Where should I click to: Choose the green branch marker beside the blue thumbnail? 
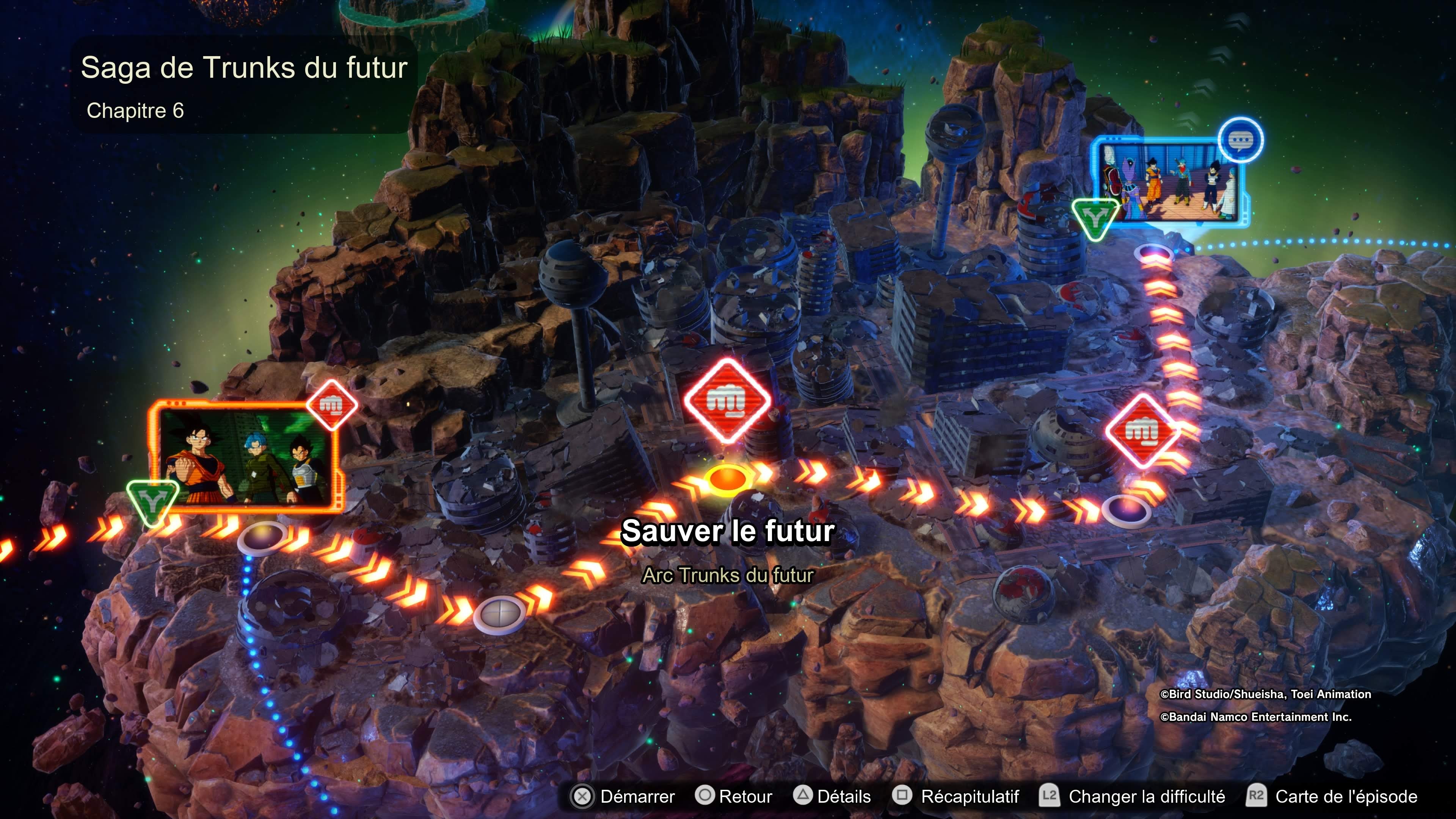pos(1095,218)
